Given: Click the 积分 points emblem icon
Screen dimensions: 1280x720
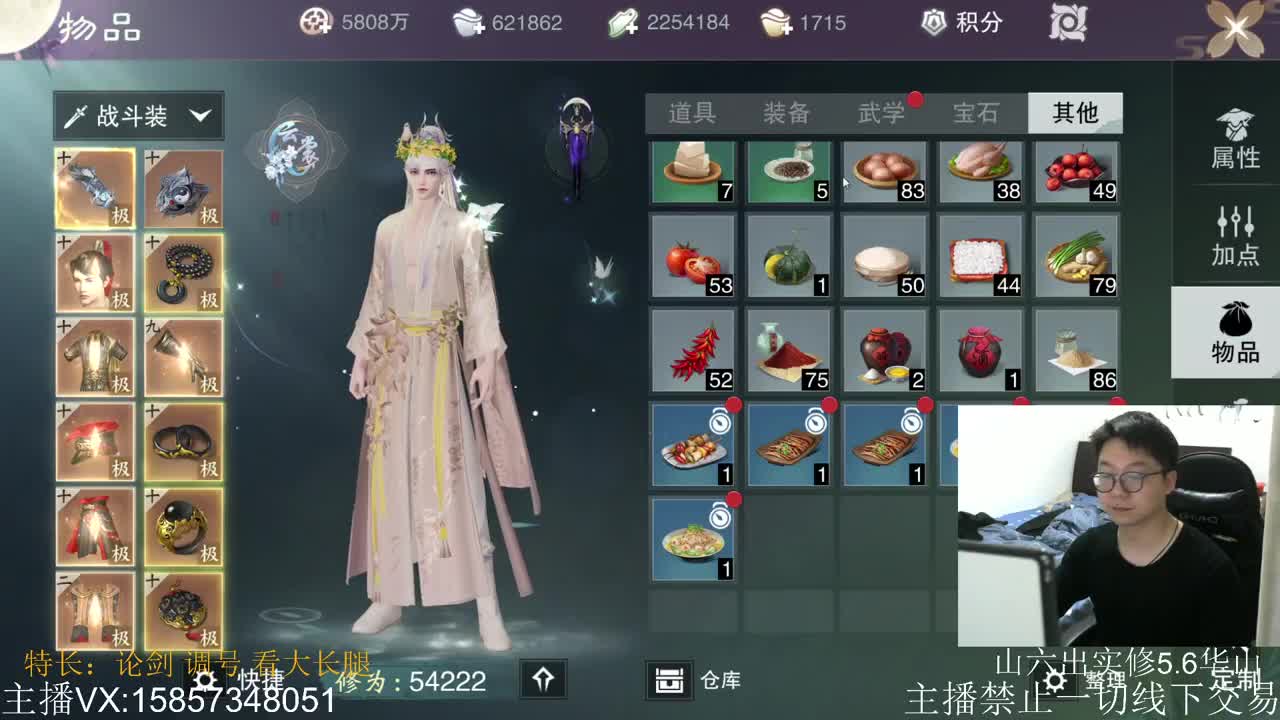Looking at the screenshot, I should 935,20.
